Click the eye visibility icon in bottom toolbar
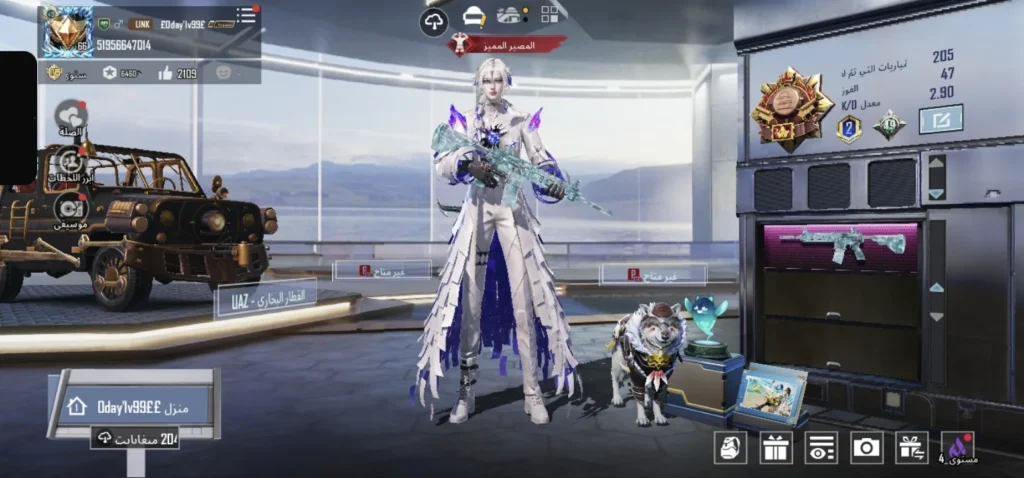The height and width of the screenshot is (478, 1024). tap(821, 448)
